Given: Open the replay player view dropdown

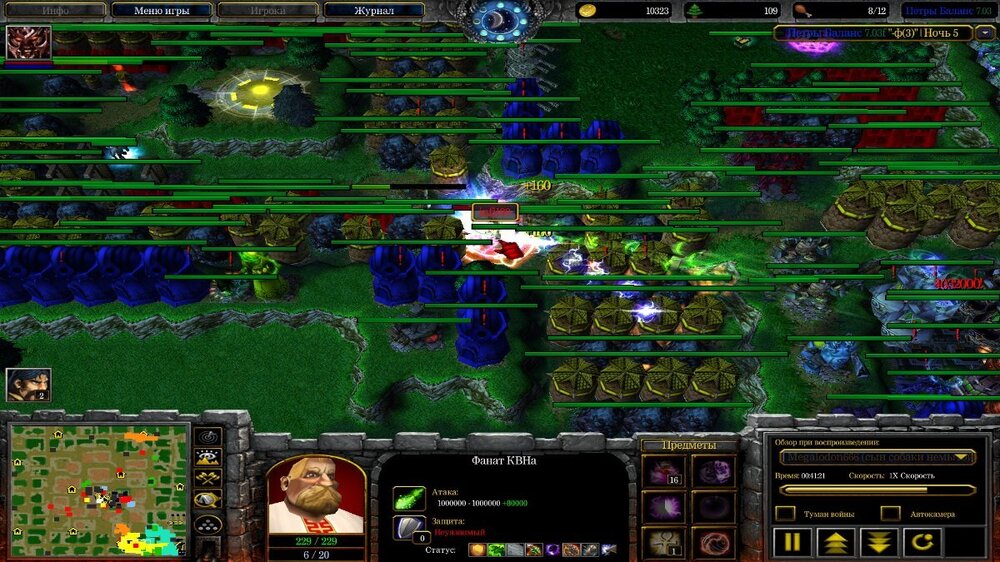Looking at the screenshot, I should (x=877, y=457).
